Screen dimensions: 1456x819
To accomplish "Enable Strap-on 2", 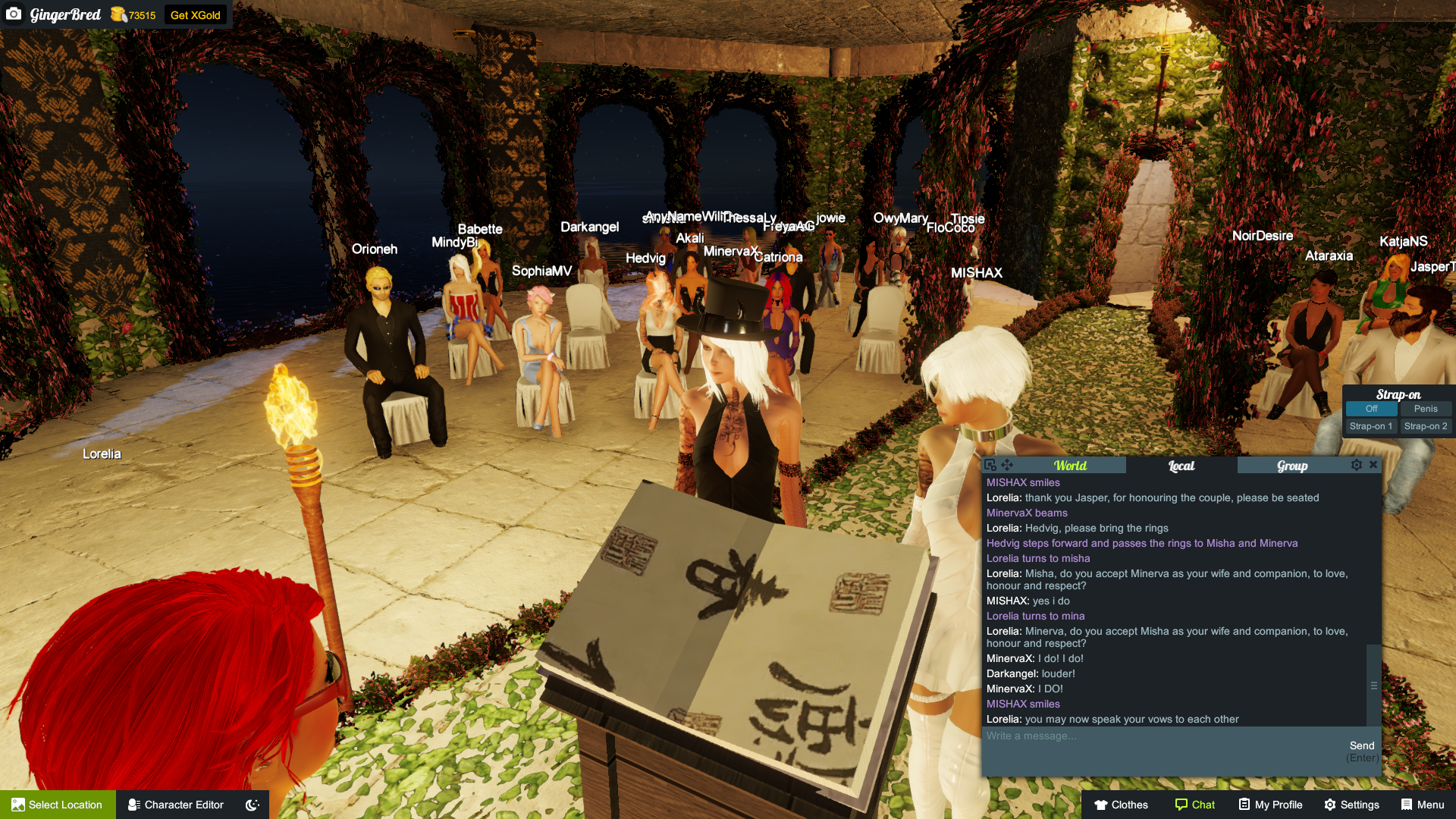I will (1426, 426).
